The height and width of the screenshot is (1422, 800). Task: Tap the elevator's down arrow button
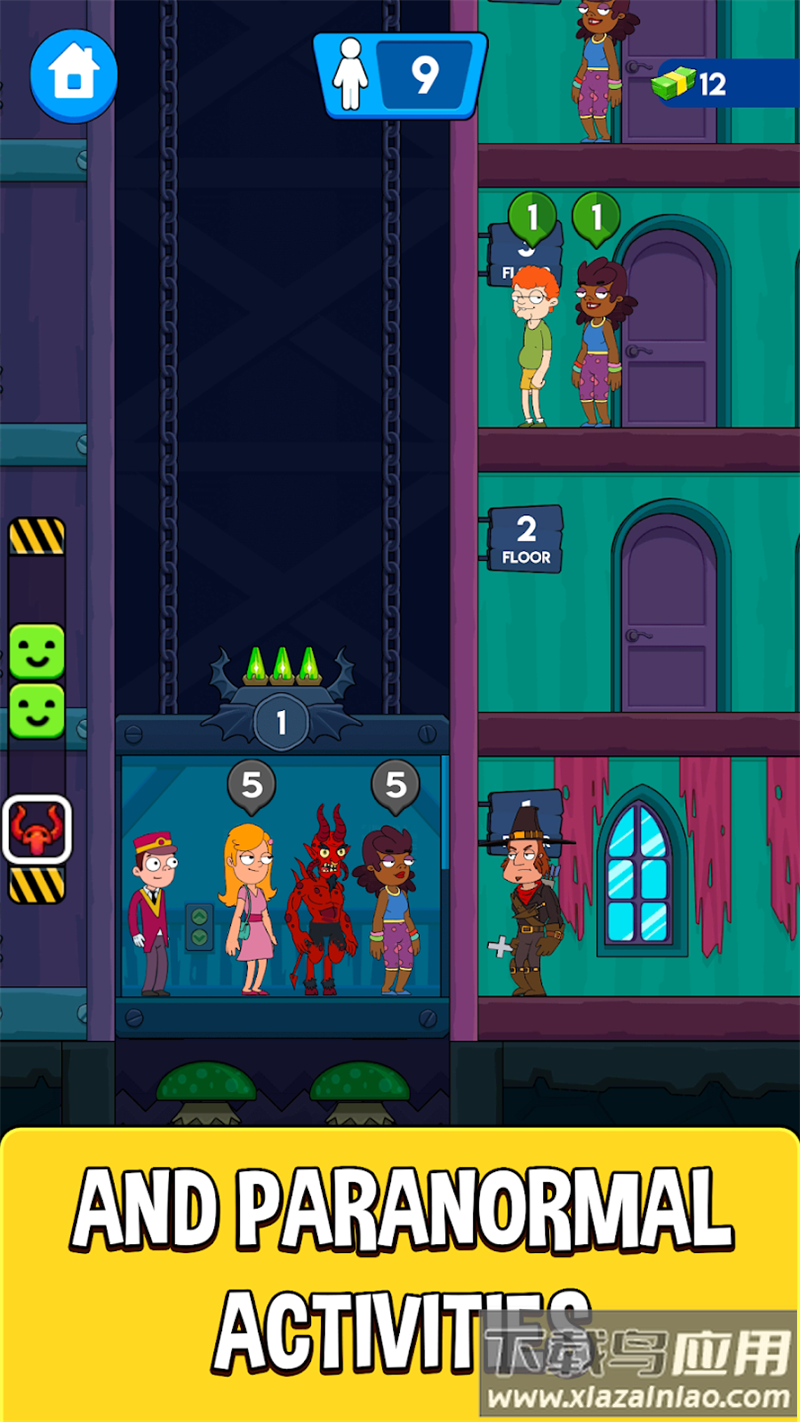199,937
